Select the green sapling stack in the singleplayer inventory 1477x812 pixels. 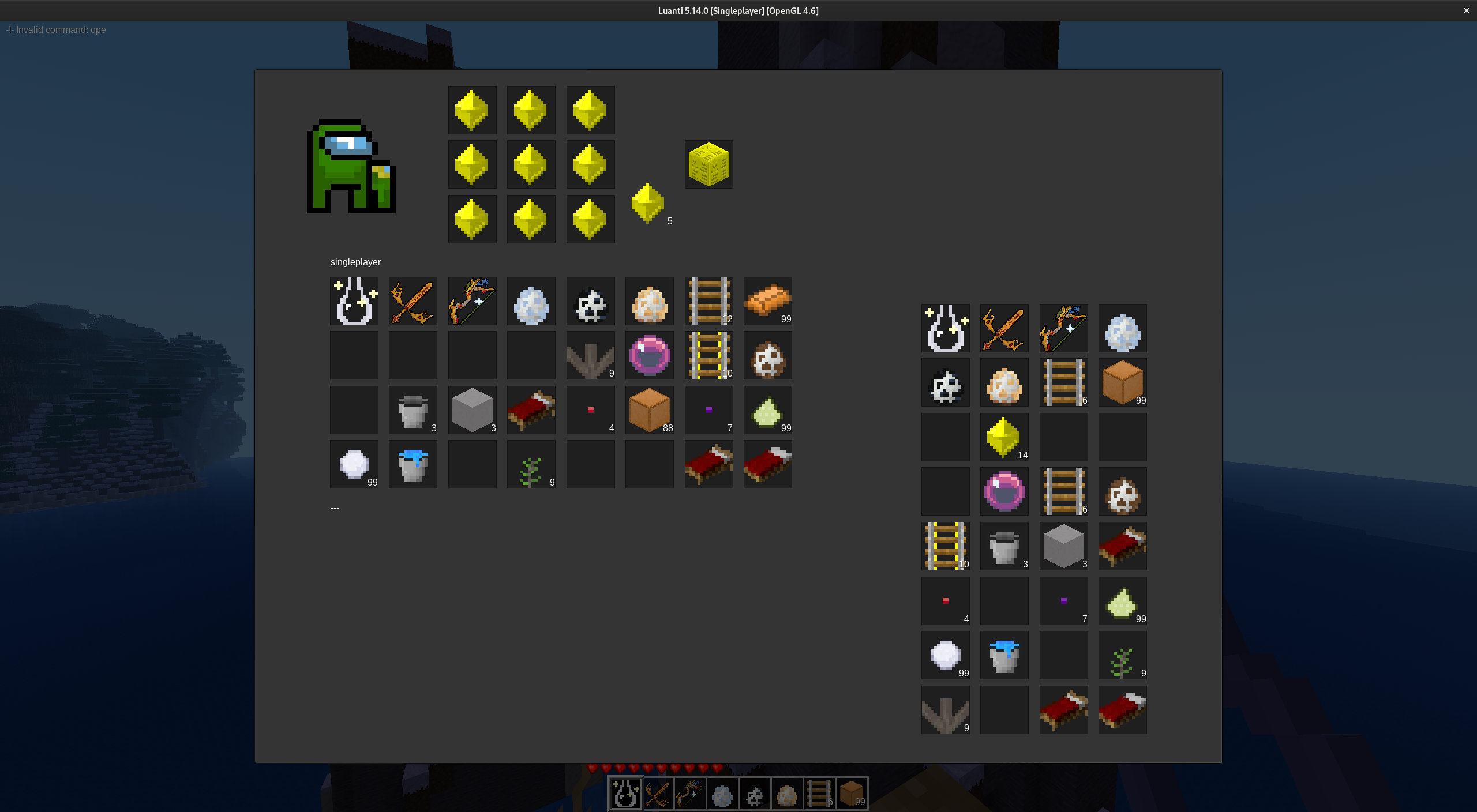click(x=531, y=464)
